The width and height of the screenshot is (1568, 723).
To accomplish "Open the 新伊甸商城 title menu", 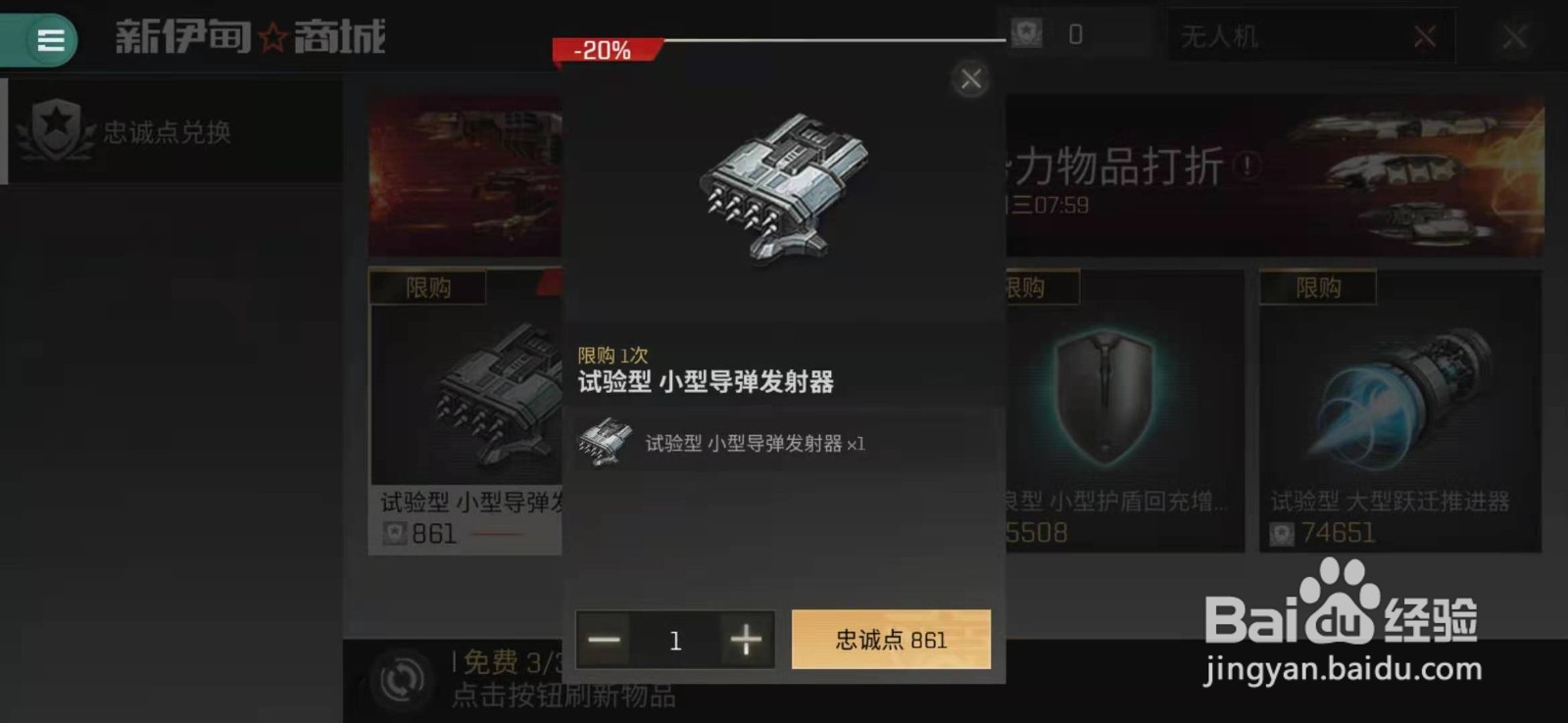I will (250, 37).
